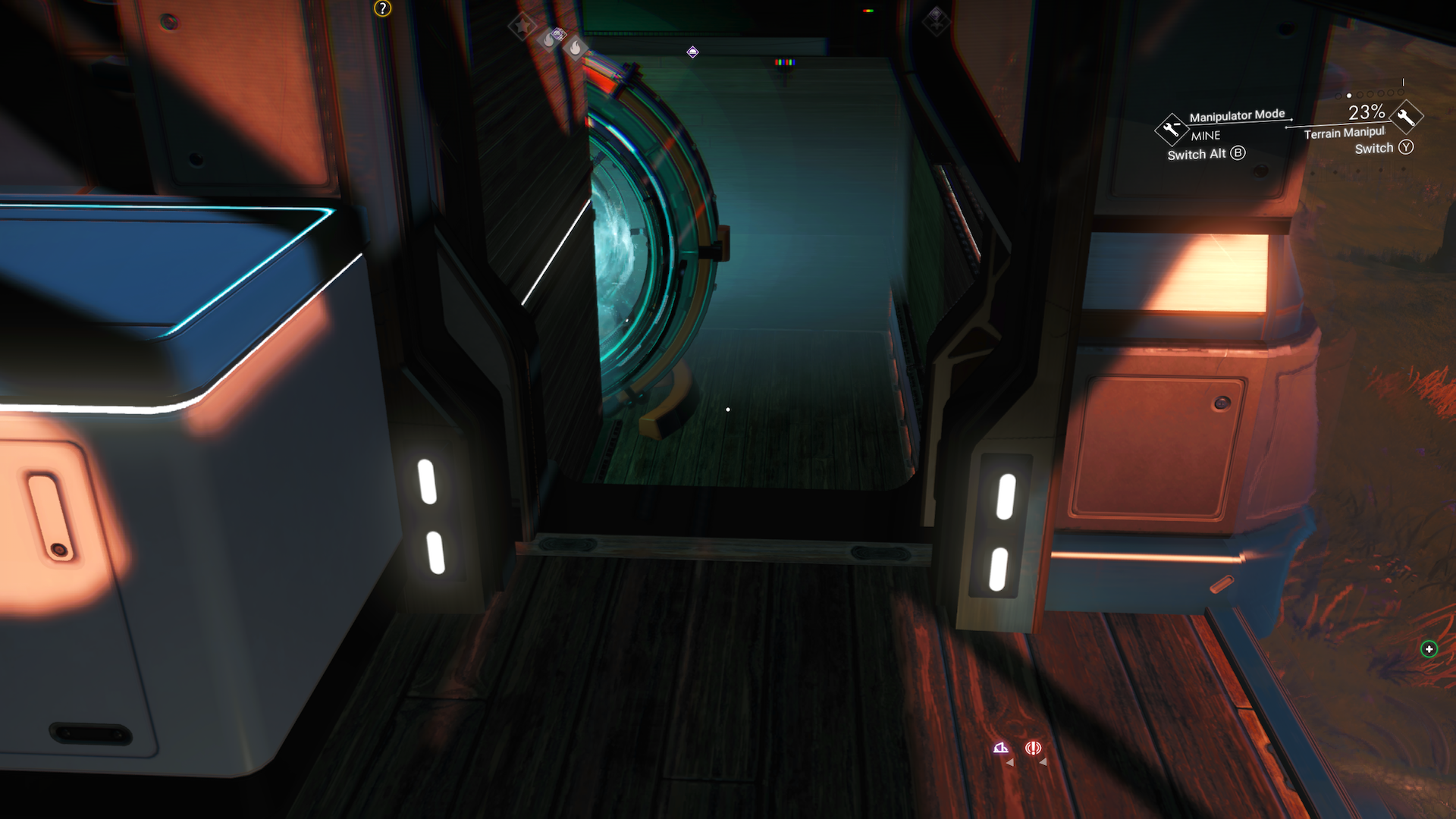Select the MINE mode label
The height and width of the screenshot is (819, 1456).
[1206, 135]
